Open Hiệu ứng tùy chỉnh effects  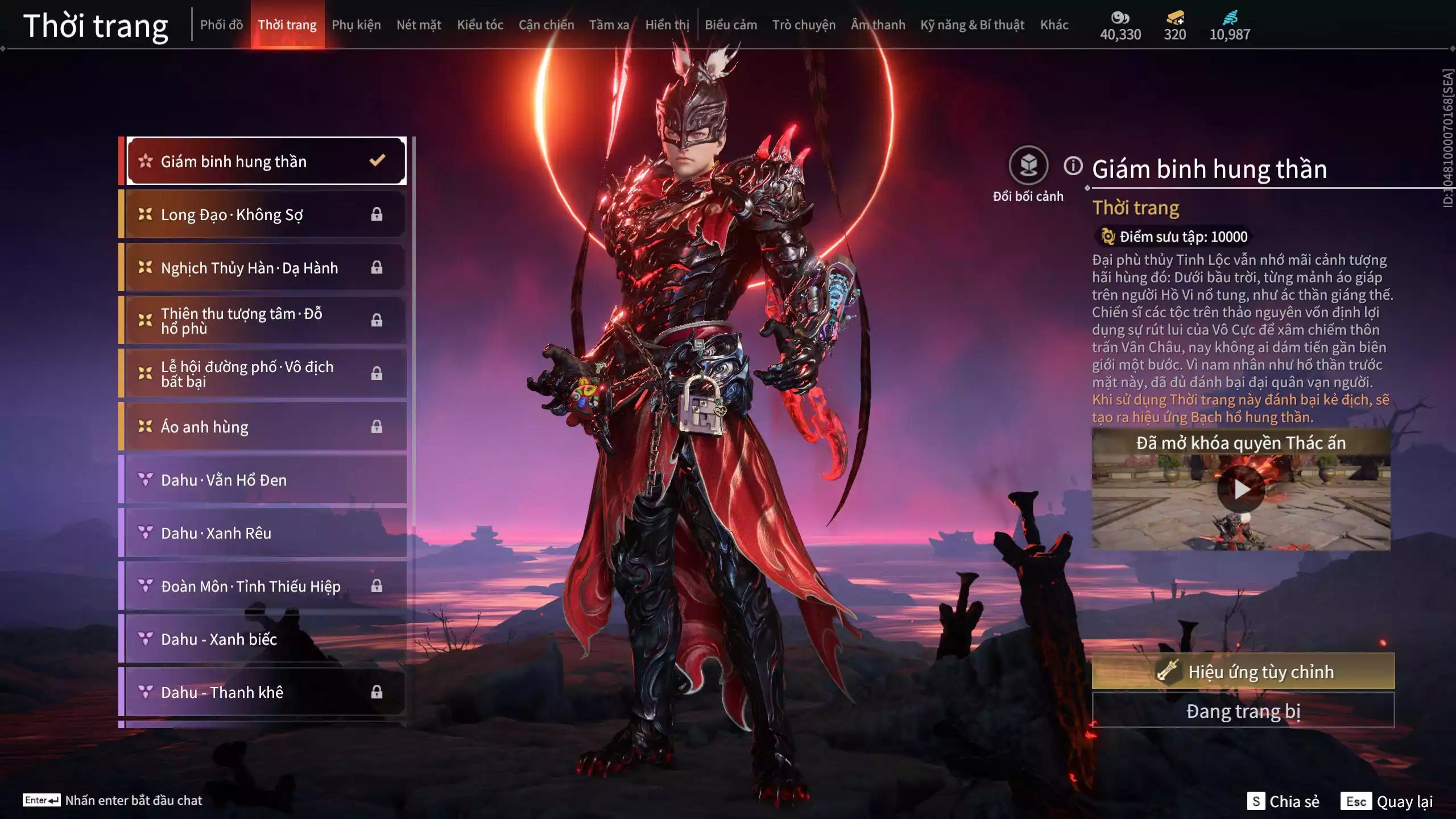point(1243,672)
